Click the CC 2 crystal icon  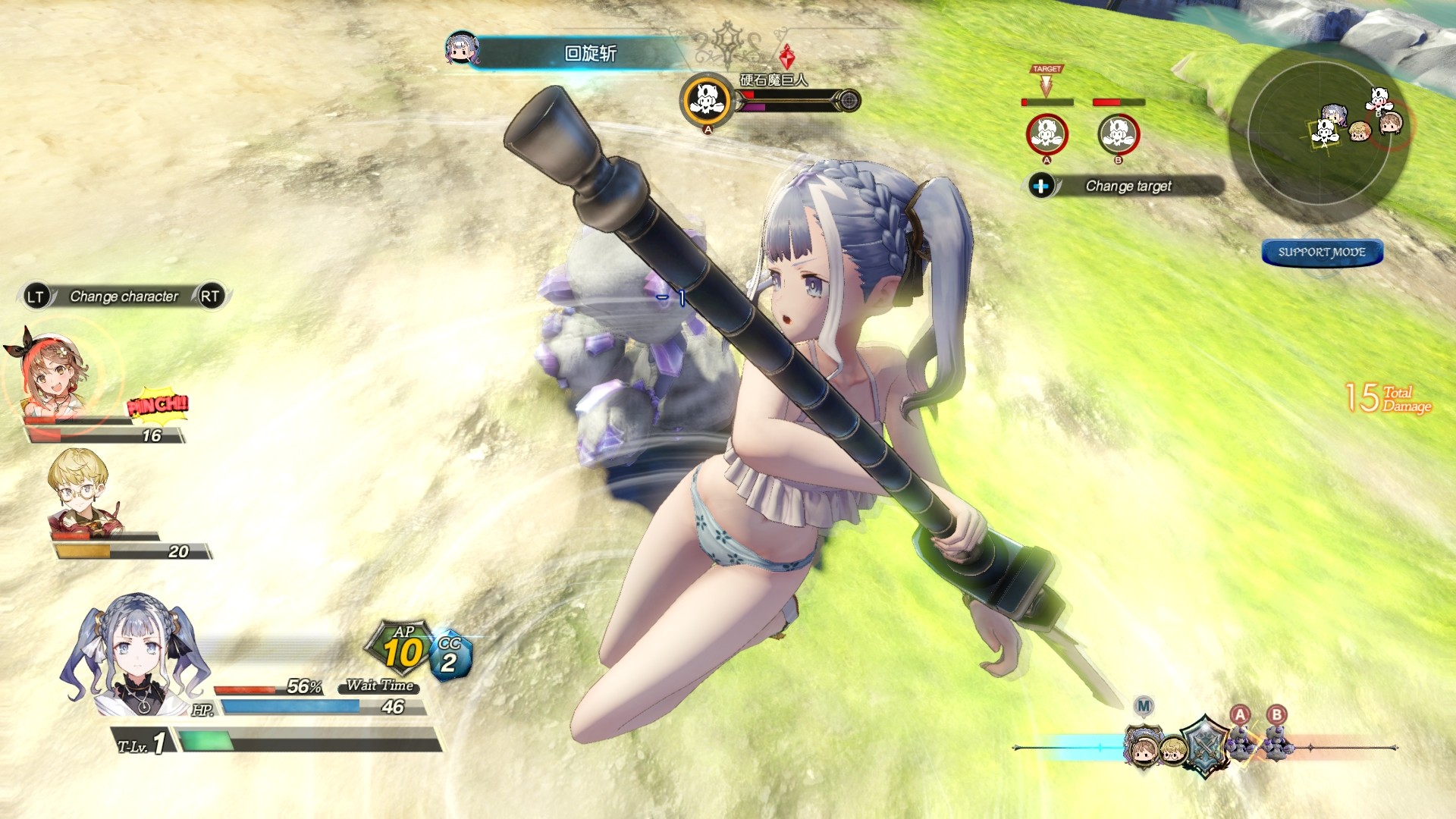pos(450,656)
